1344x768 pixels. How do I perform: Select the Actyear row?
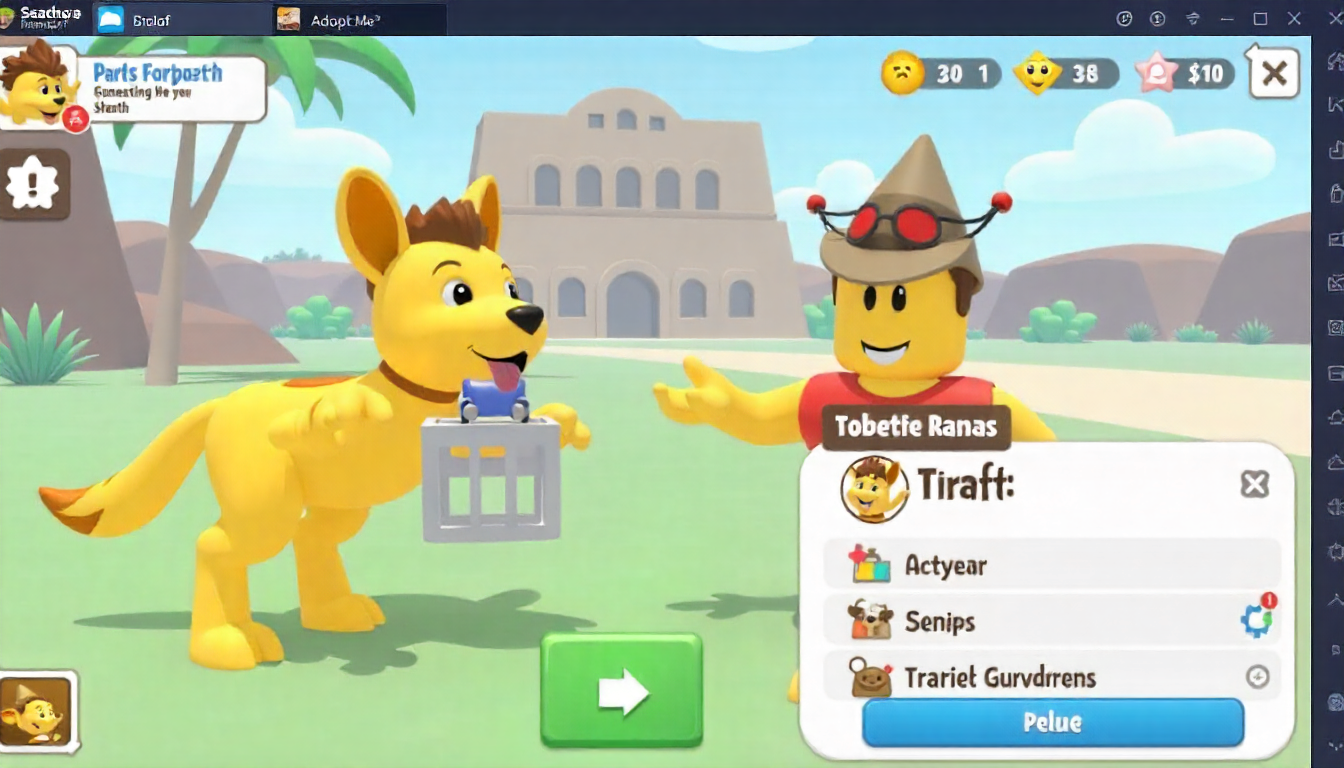click(1050, 565)
